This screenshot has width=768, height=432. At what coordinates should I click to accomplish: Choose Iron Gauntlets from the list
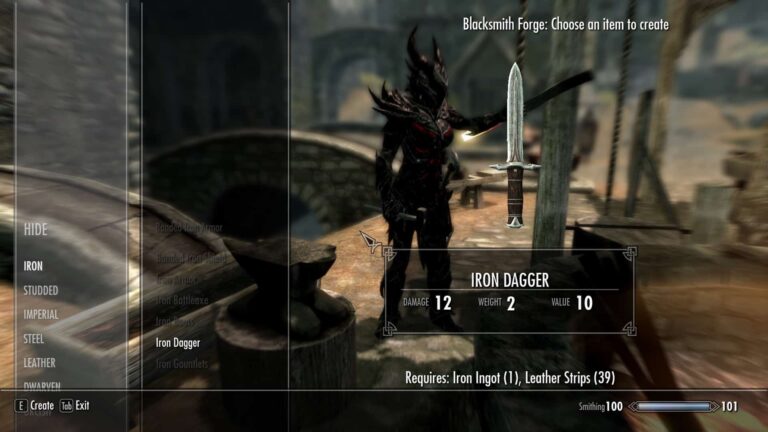pyautogui.click(x=182, y=364)
